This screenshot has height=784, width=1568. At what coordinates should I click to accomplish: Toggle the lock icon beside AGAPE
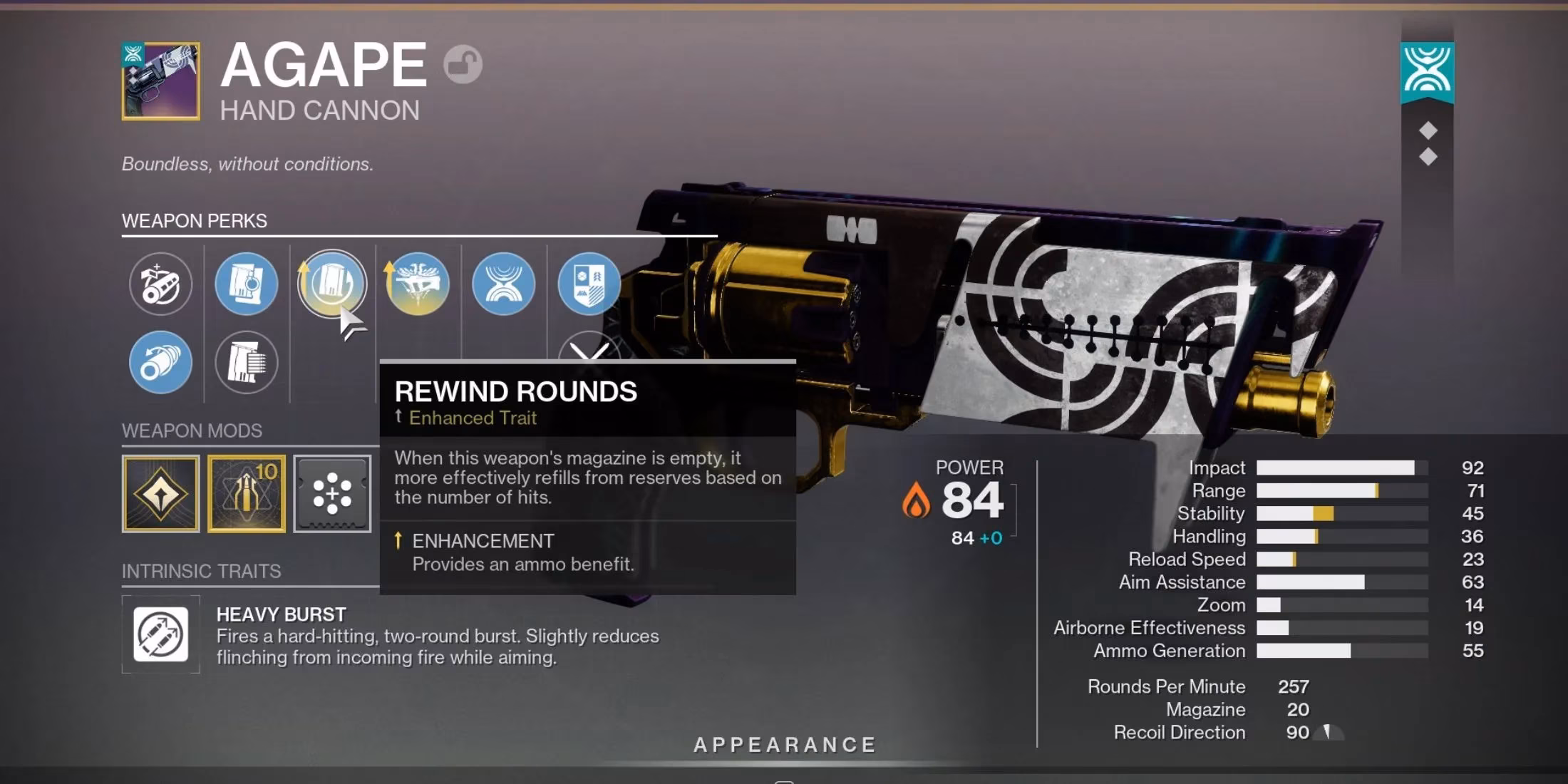[x=463, y=65]
